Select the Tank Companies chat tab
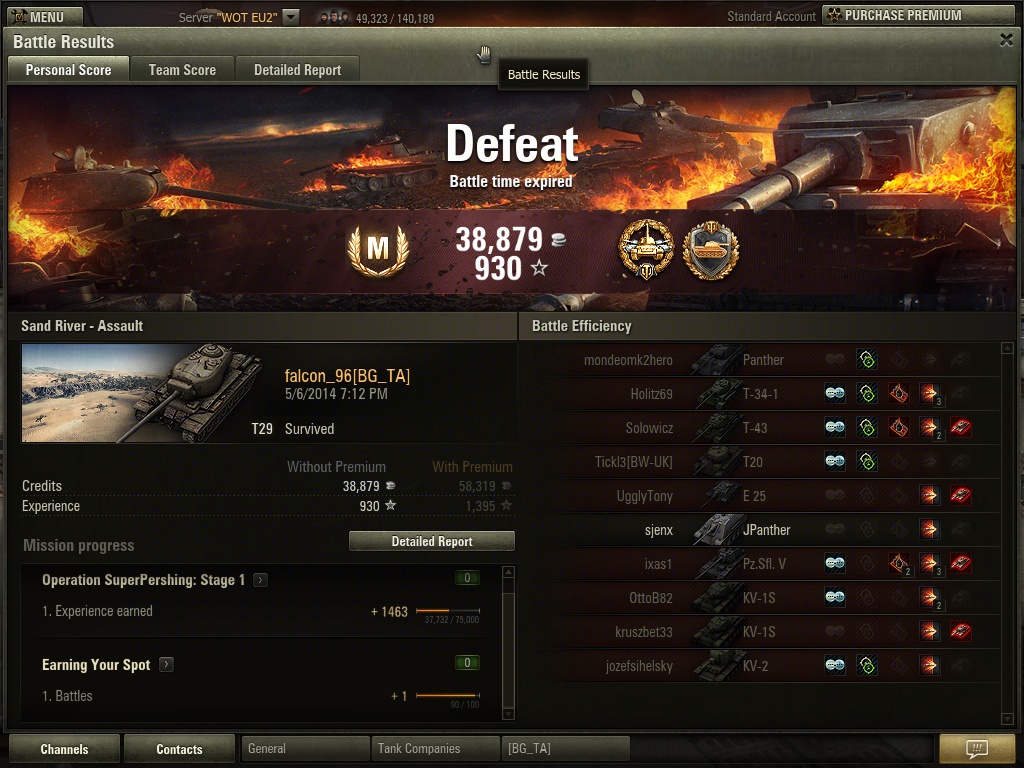This screenshot has width=1024, height=768. [x=435, y=749]
